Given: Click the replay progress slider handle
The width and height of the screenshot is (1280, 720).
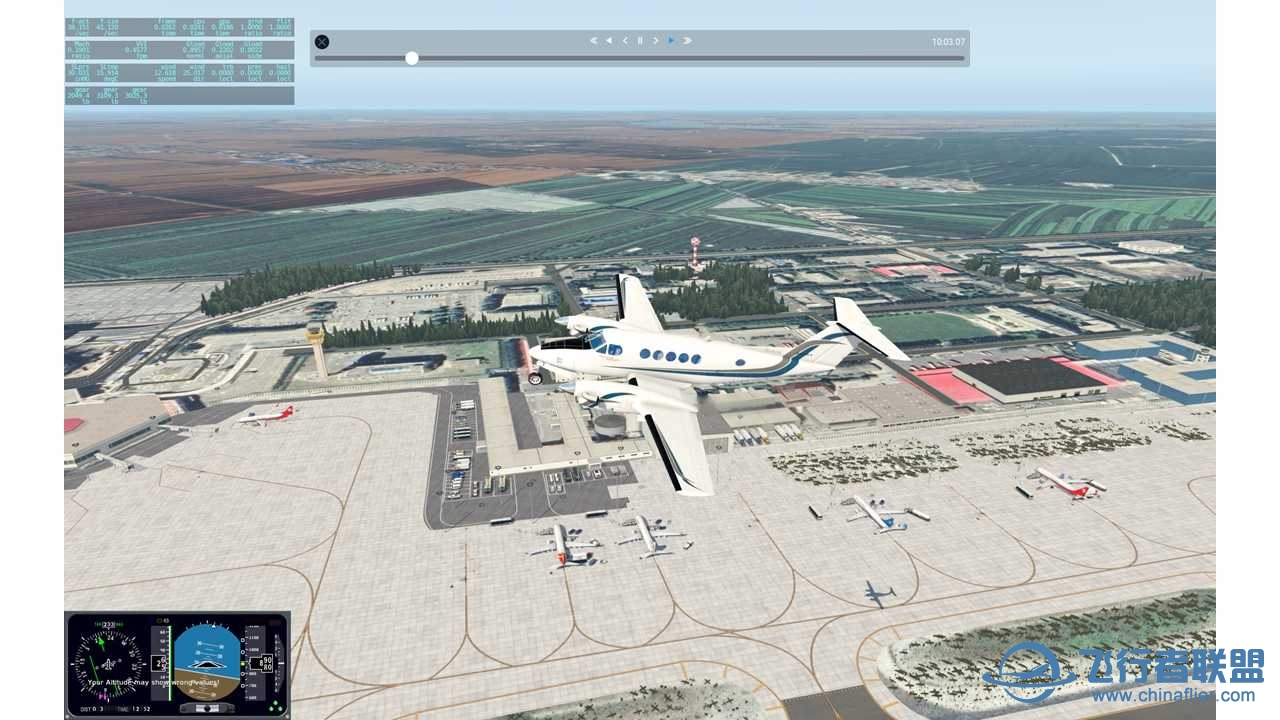Looking at the screenshot, I should (411, 58).
